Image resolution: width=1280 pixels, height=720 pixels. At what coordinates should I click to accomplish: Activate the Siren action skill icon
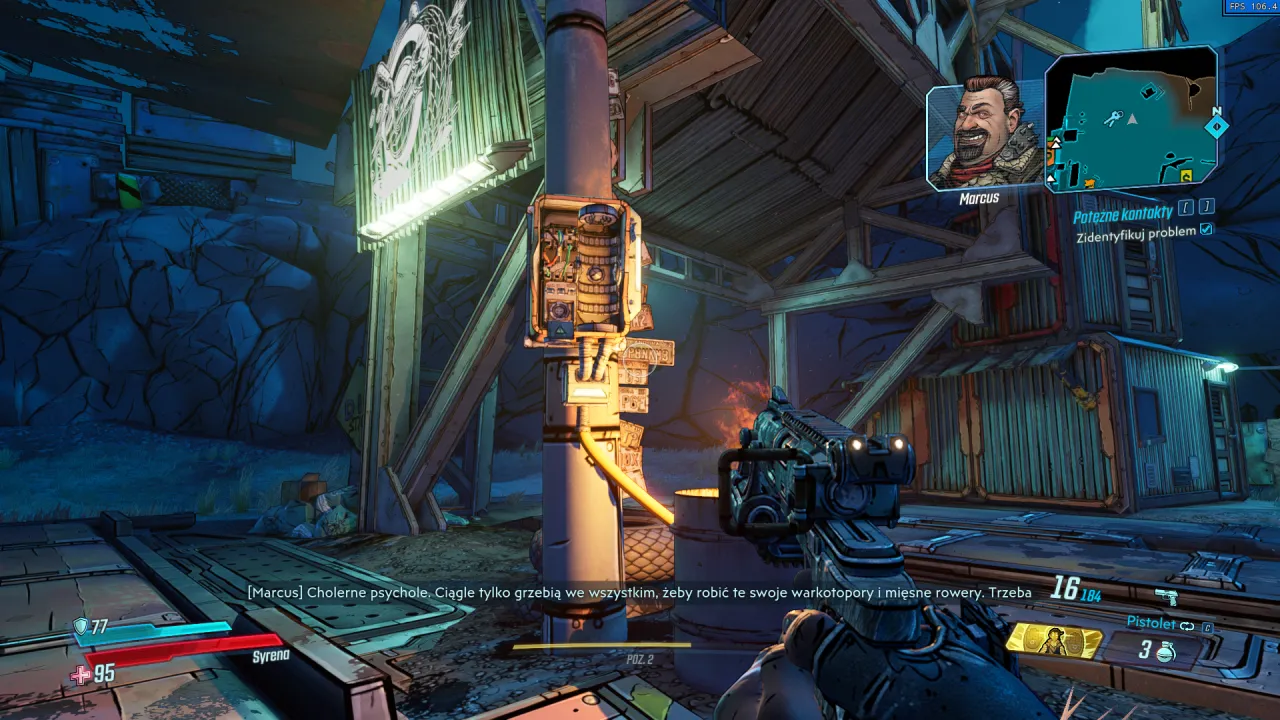[x=1053, y=641]
